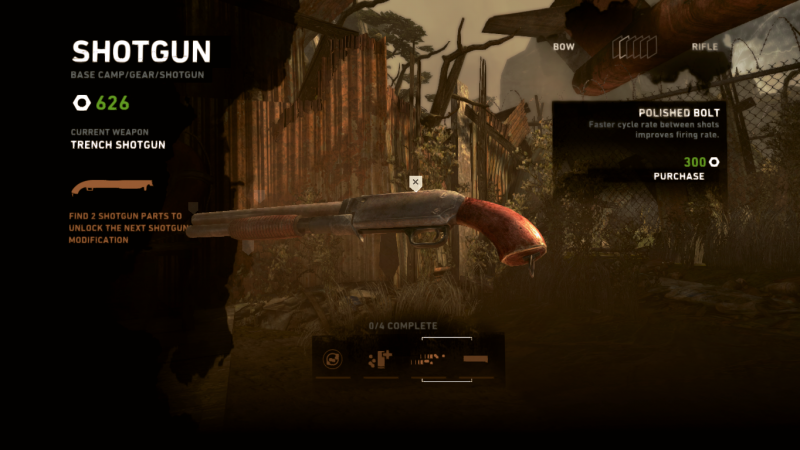Click the weapon page indicator between Bow and Rifle

pyautogui.click(x=634, y=47)
